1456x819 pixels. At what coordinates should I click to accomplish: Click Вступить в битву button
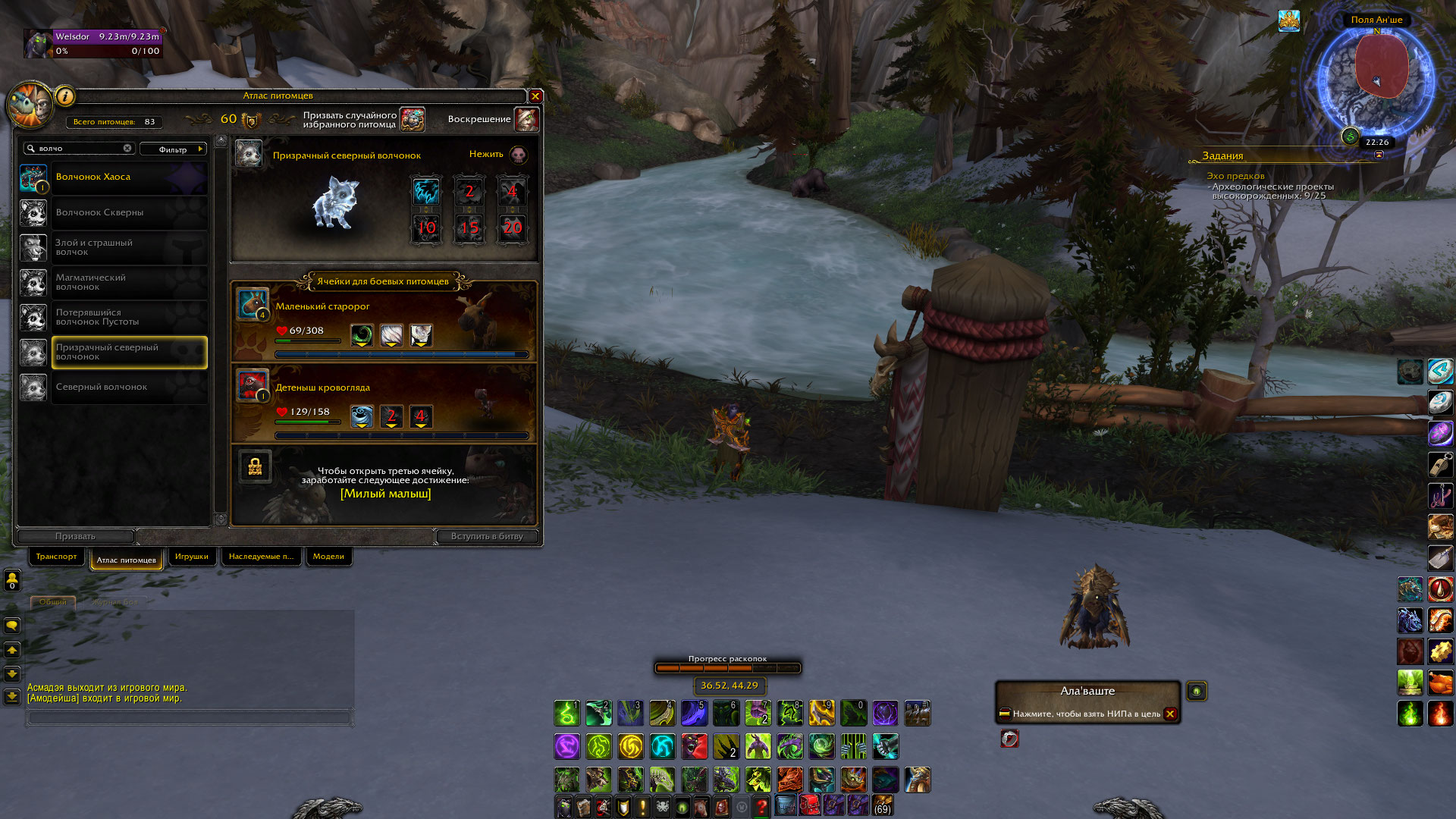pos(487,537)
